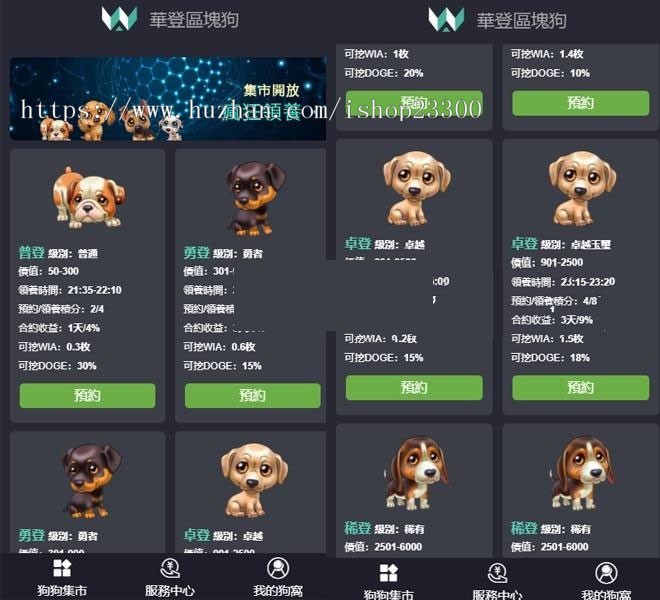Tap 預約 on the 普登 bulldog card
This screenshot has width=660, height=600.
87,395
